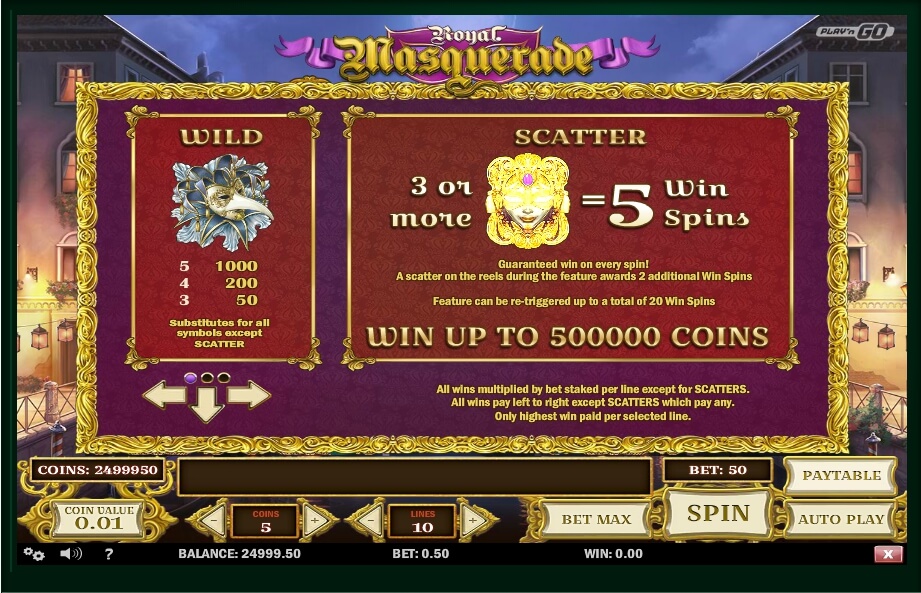Reduce the number of lines

coord(369,520)
